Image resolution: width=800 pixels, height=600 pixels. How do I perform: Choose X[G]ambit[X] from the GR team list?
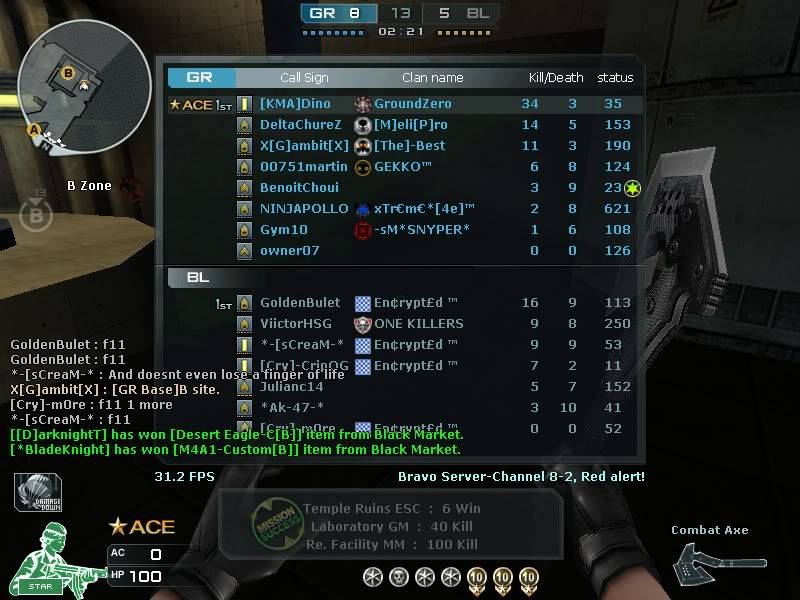[x=304, y=146]
